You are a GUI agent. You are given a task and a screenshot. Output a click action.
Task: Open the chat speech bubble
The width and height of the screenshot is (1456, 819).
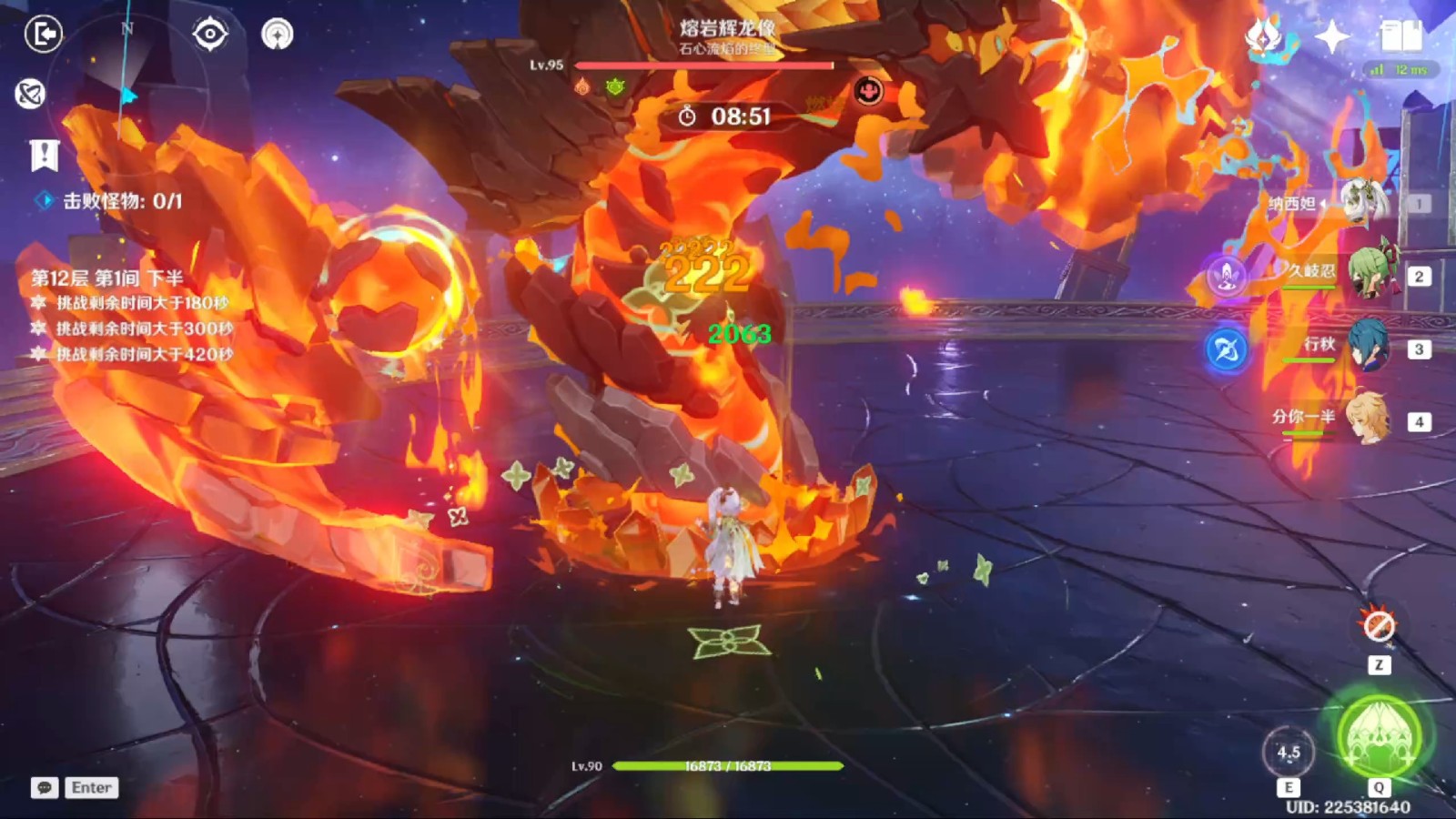(x=45, y=787)
